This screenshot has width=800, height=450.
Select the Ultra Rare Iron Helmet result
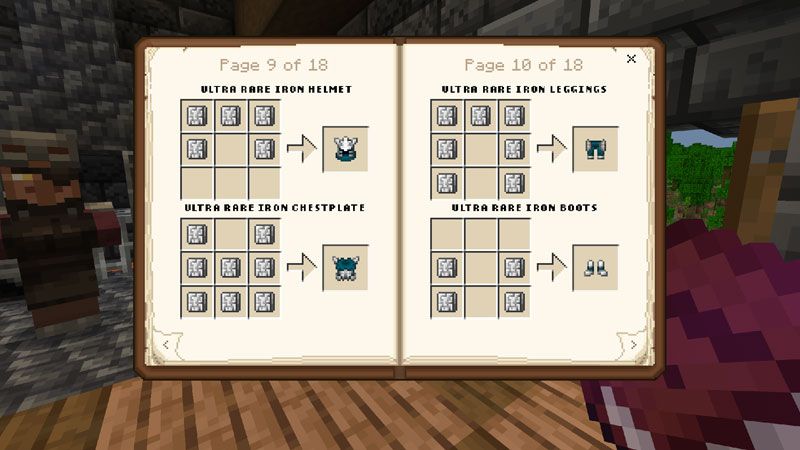(345, 150)
